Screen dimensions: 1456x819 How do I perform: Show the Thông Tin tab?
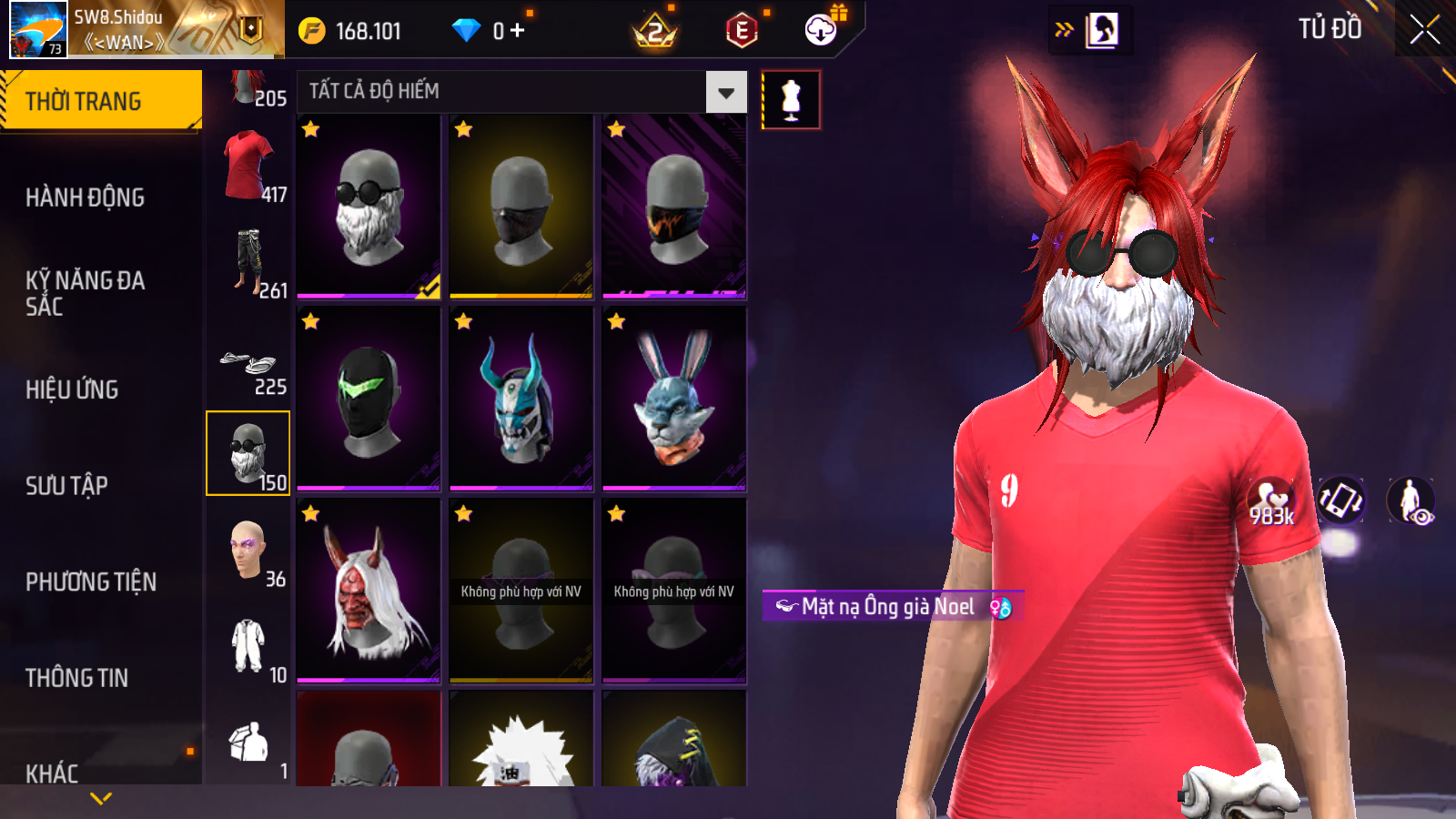(77, 678)
